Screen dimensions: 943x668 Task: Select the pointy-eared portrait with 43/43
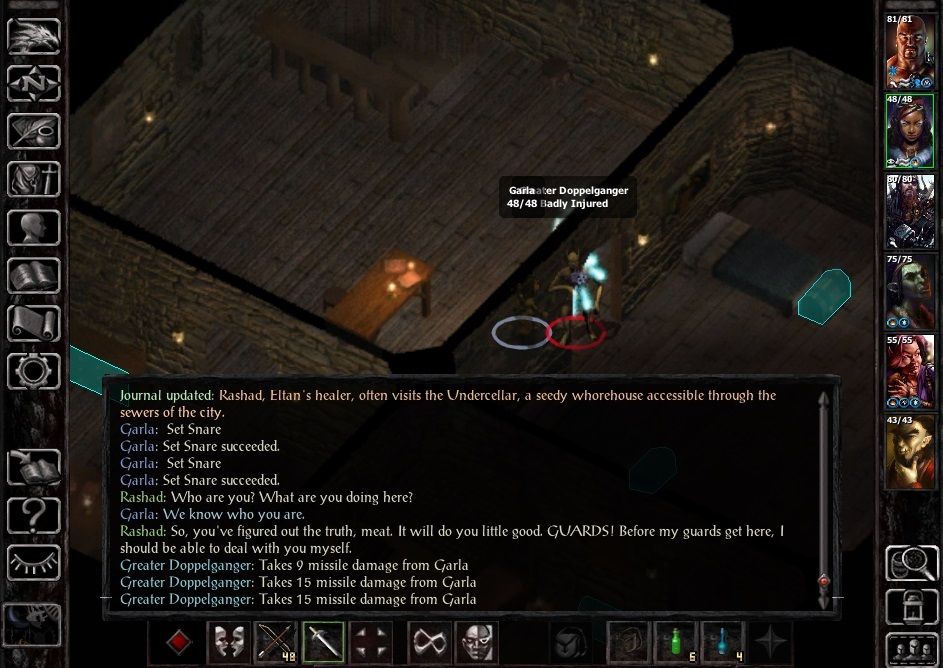click(x=910, y=452)
